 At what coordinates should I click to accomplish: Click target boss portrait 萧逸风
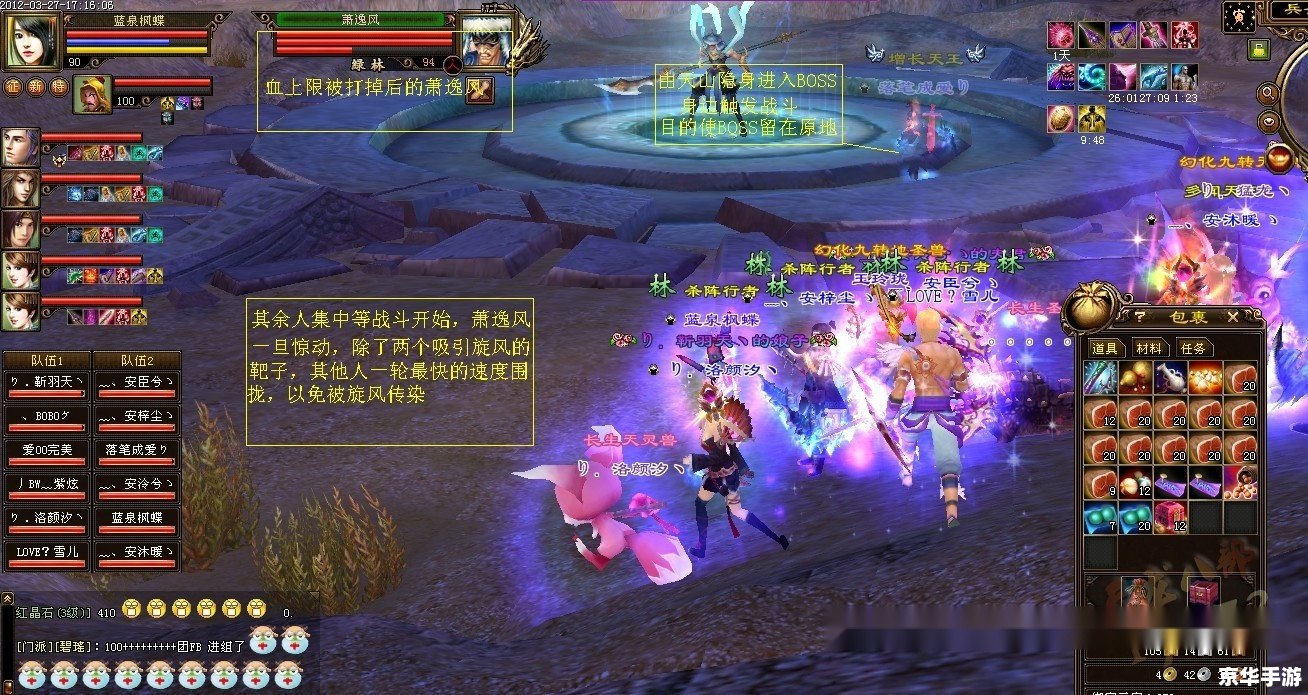(487, 40)
